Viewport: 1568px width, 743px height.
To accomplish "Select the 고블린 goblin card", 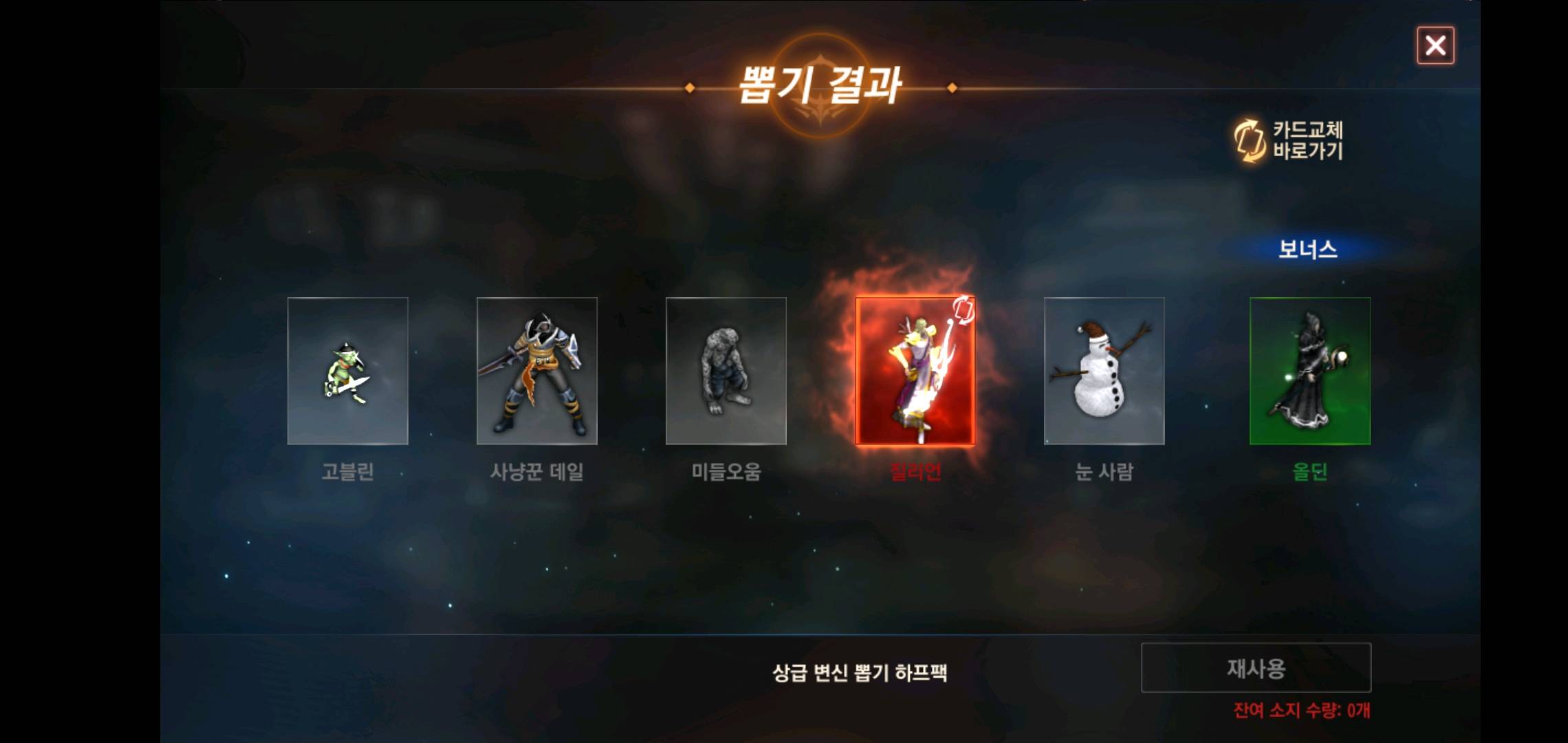I will click(348, 372).
